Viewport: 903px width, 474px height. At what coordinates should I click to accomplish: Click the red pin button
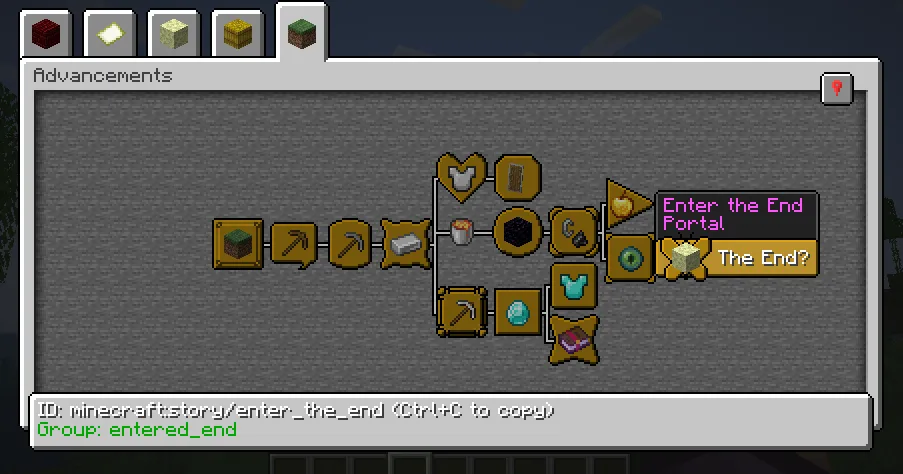[x=836, y=89]
